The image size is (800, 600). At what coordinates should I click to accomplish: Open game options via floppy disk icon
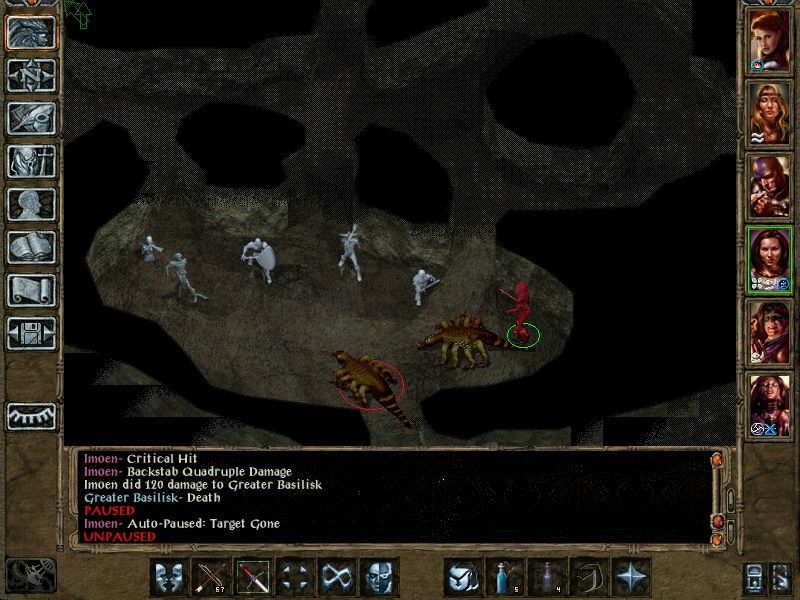point(32,333)
